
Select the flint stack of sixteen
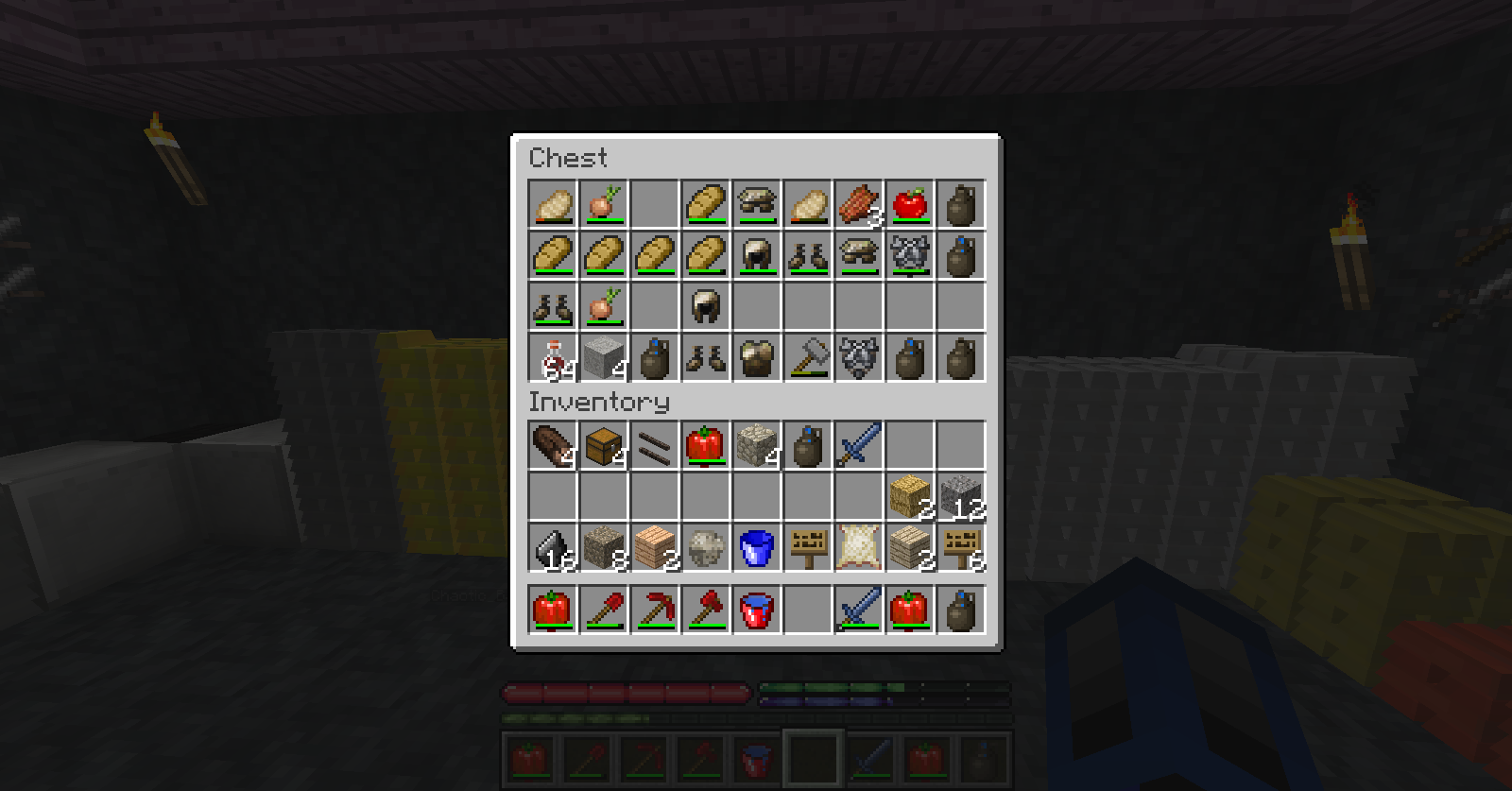[x=553, y=547]
